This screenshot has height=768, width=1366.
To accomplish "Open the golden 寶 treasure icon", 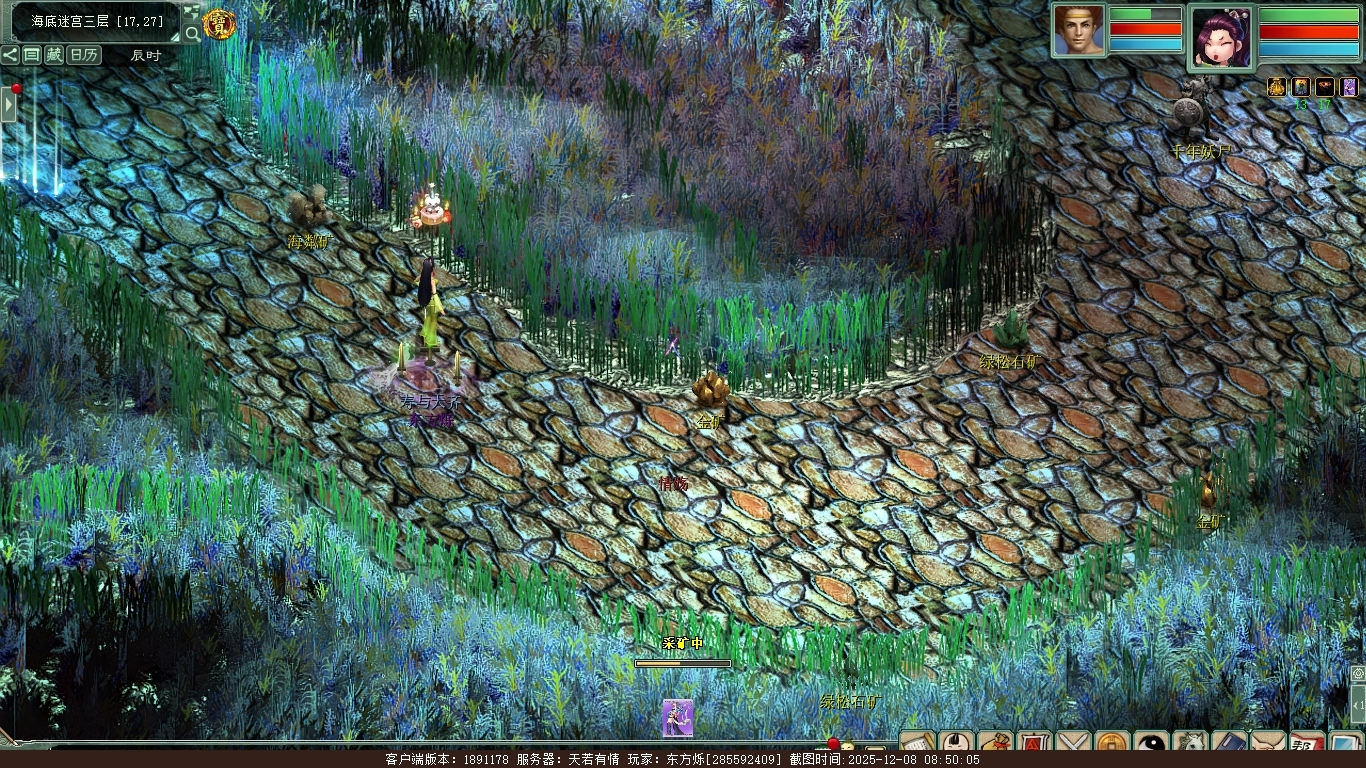I will (218, 23).
